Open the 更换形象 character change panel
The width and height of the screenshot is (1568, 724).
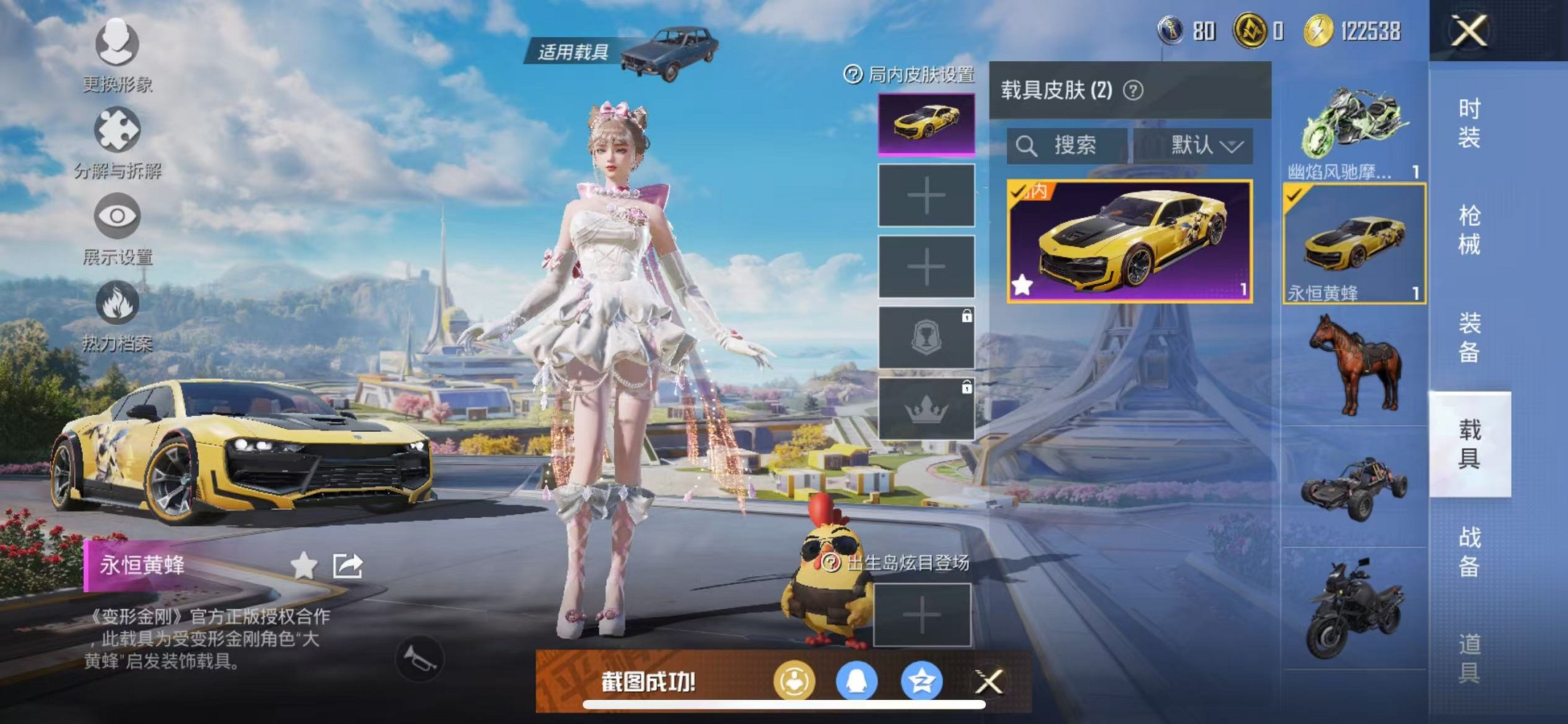point(117,44)
